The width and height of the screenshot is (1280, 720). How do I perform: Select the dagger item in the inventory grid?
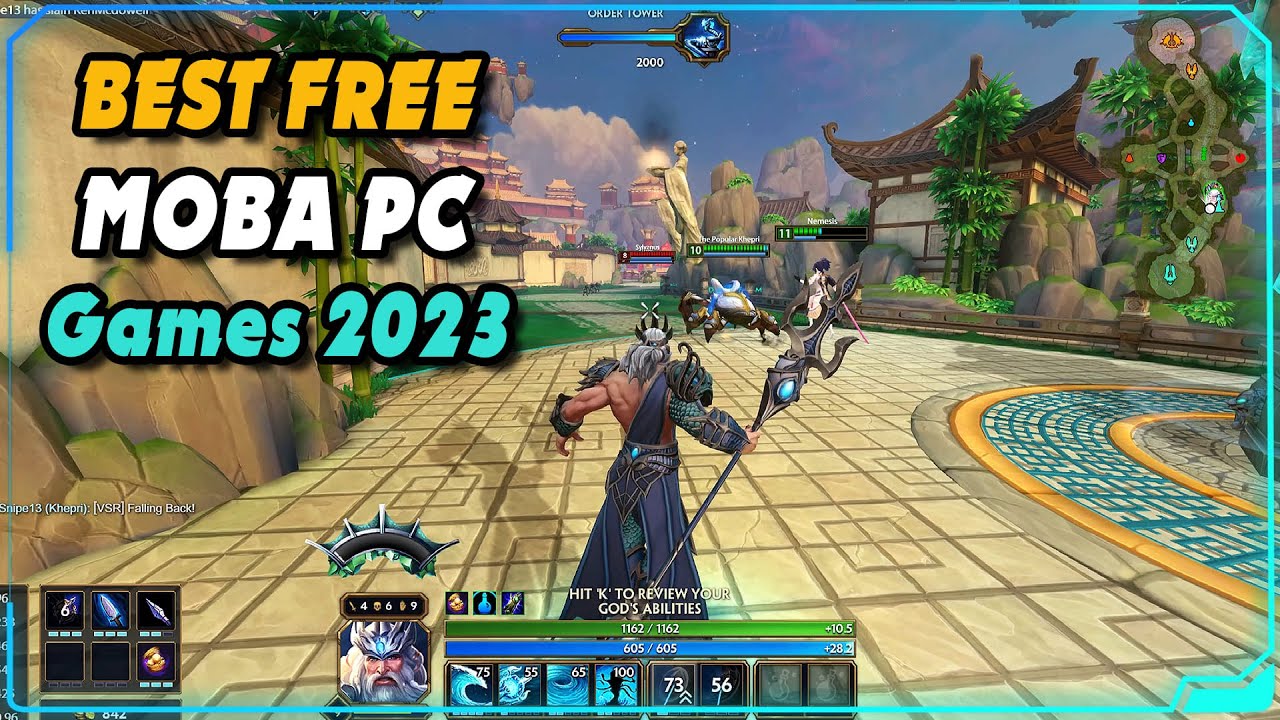pyautogui.click(x=109, y=610)
